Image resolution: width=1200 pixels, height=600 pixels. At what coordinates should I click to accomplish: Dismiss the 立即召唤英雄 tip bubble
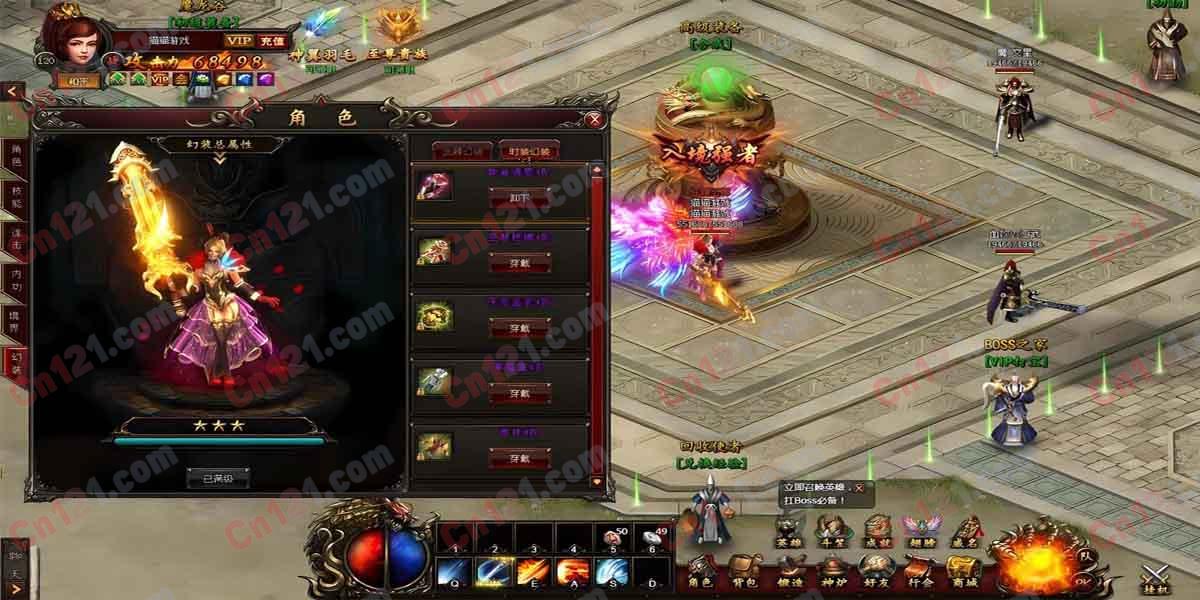[858, 487]
